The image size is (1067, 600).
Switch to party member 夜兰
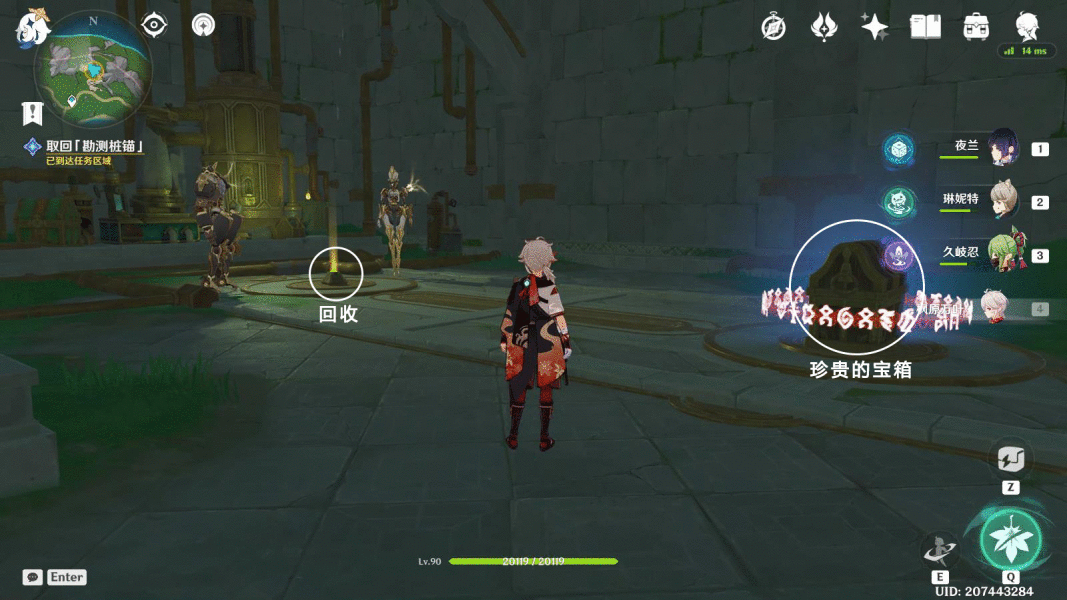point(1001,148)
